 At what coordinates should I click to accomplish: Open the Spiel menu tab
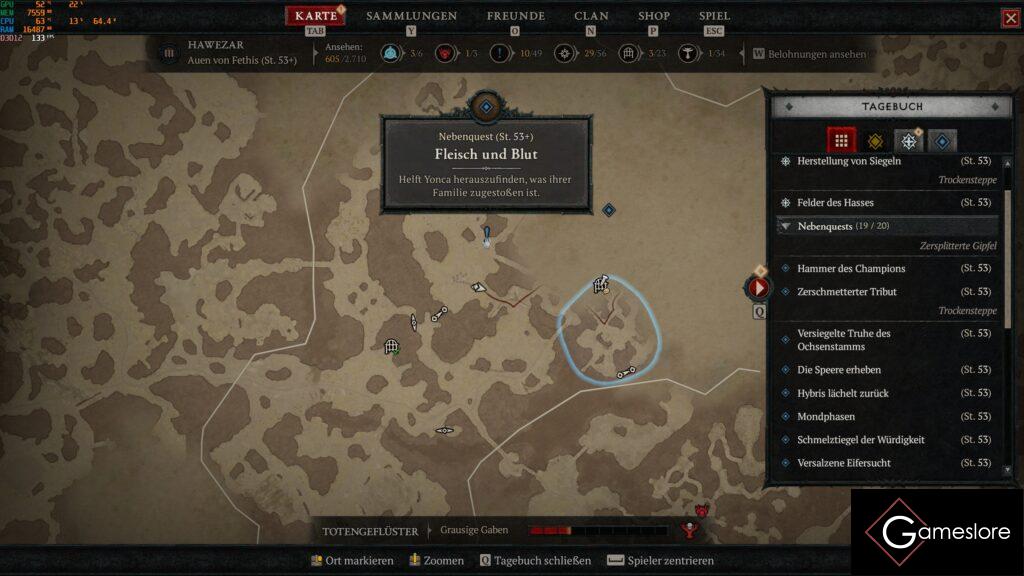714,16
